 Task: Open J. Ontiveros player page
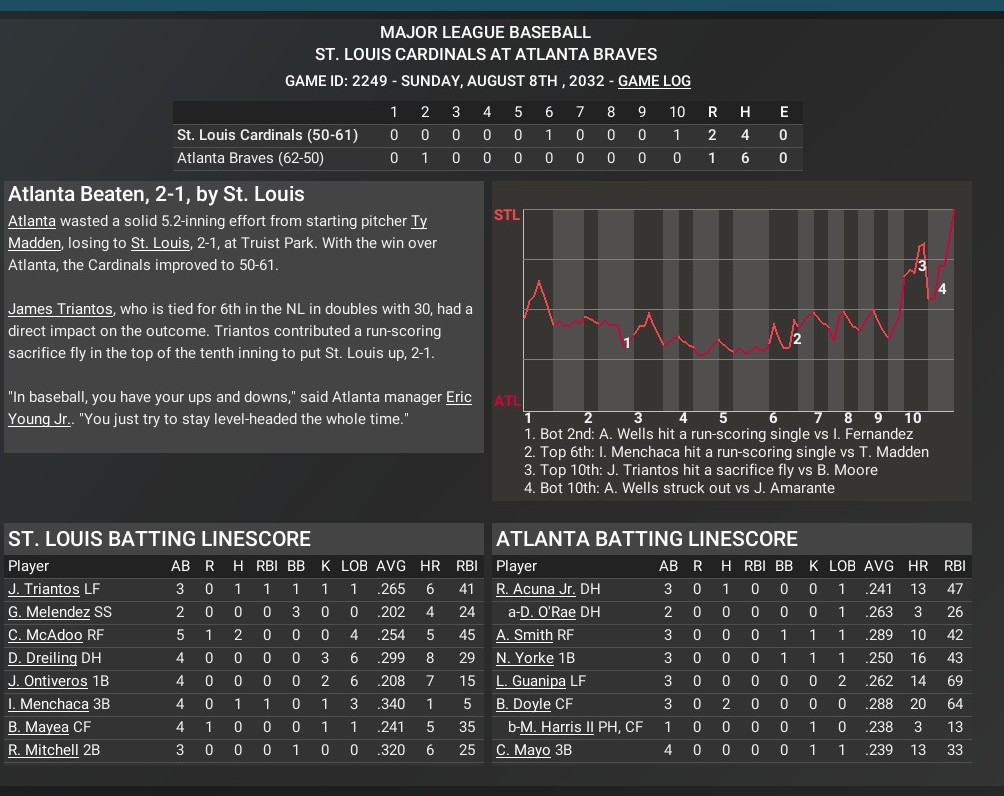(46, 681)
